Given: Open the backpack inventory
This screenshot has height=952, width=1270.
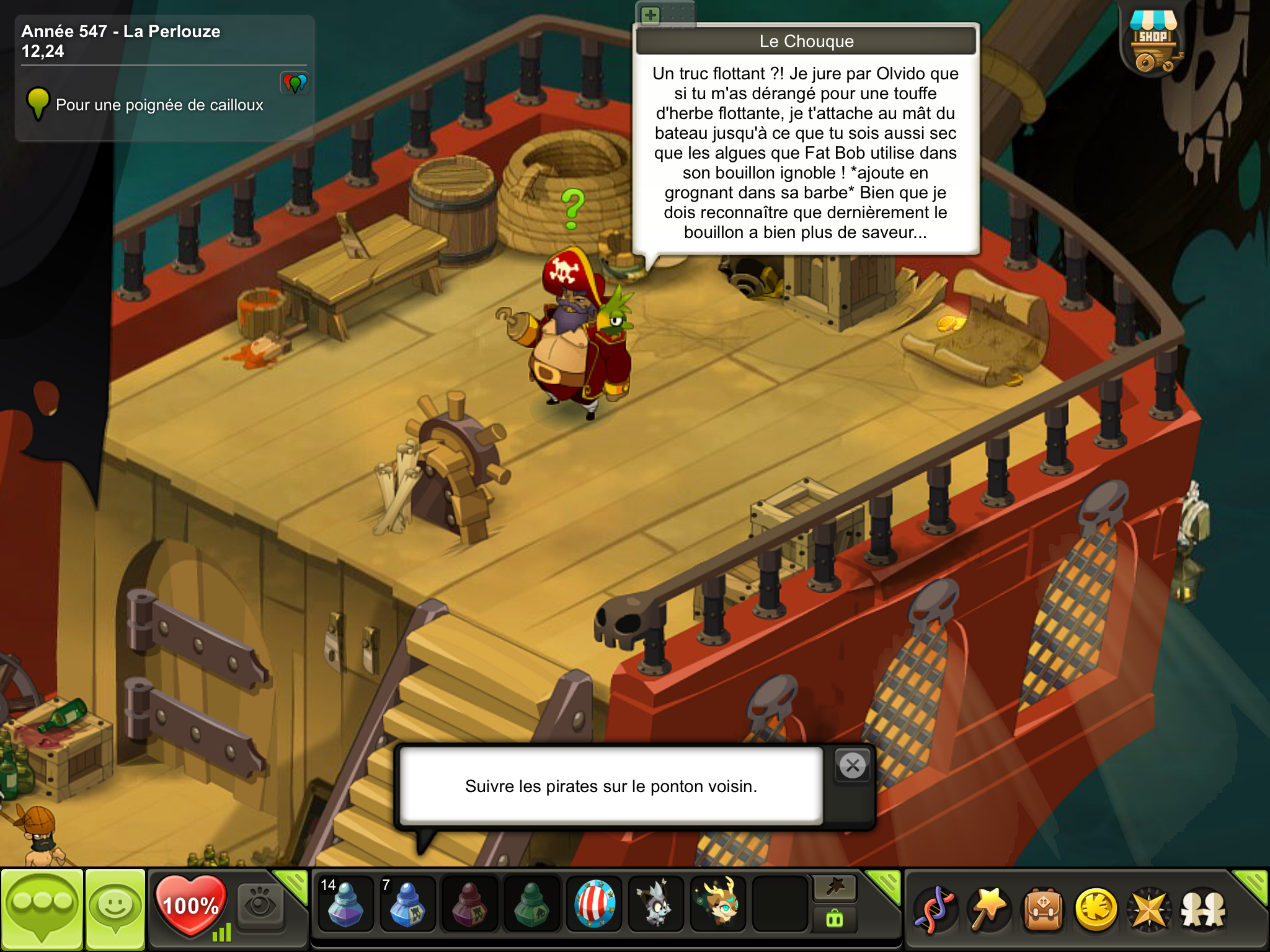Looking at the screenshot, I should (1043, 909).
